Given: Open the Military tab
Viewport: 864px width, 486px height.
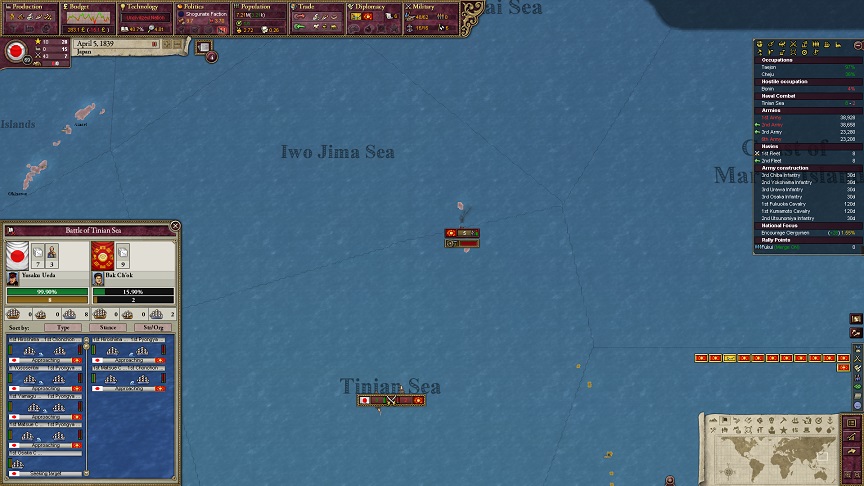Looking at the screenshot, I should tap(430, 7).
